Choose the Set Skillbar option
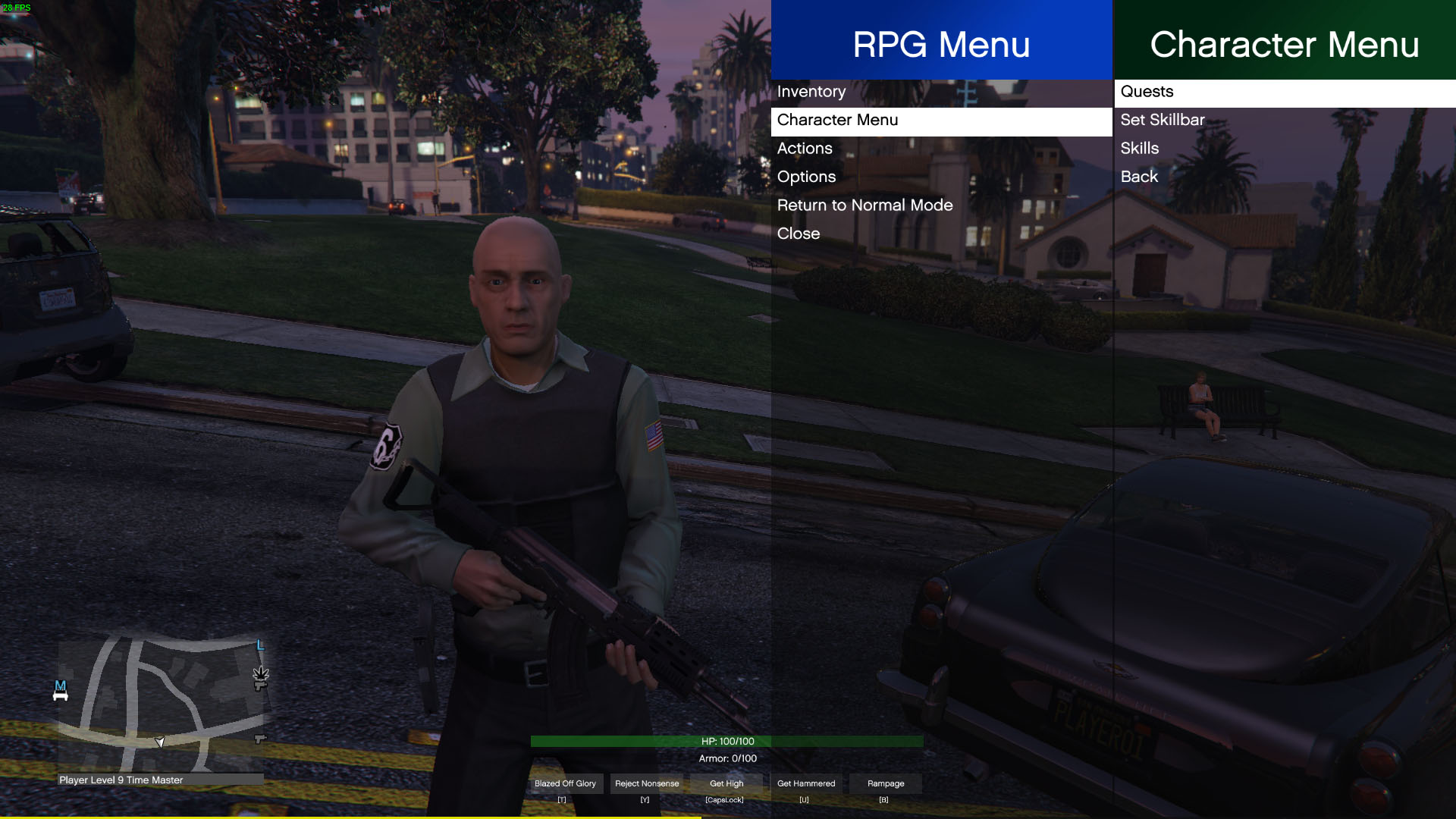 pos(1162,120)
